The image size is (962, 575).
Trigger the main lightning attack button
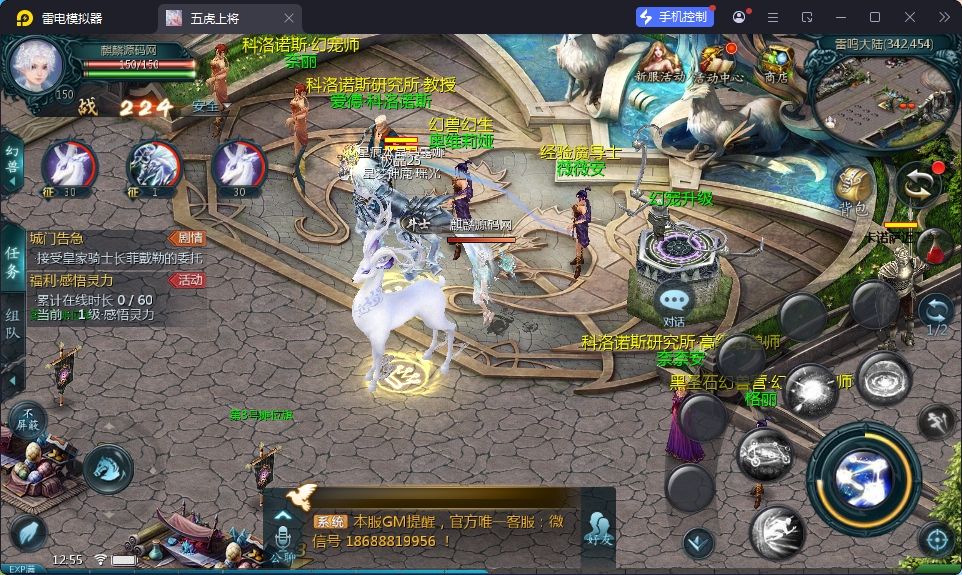(862, 479)
